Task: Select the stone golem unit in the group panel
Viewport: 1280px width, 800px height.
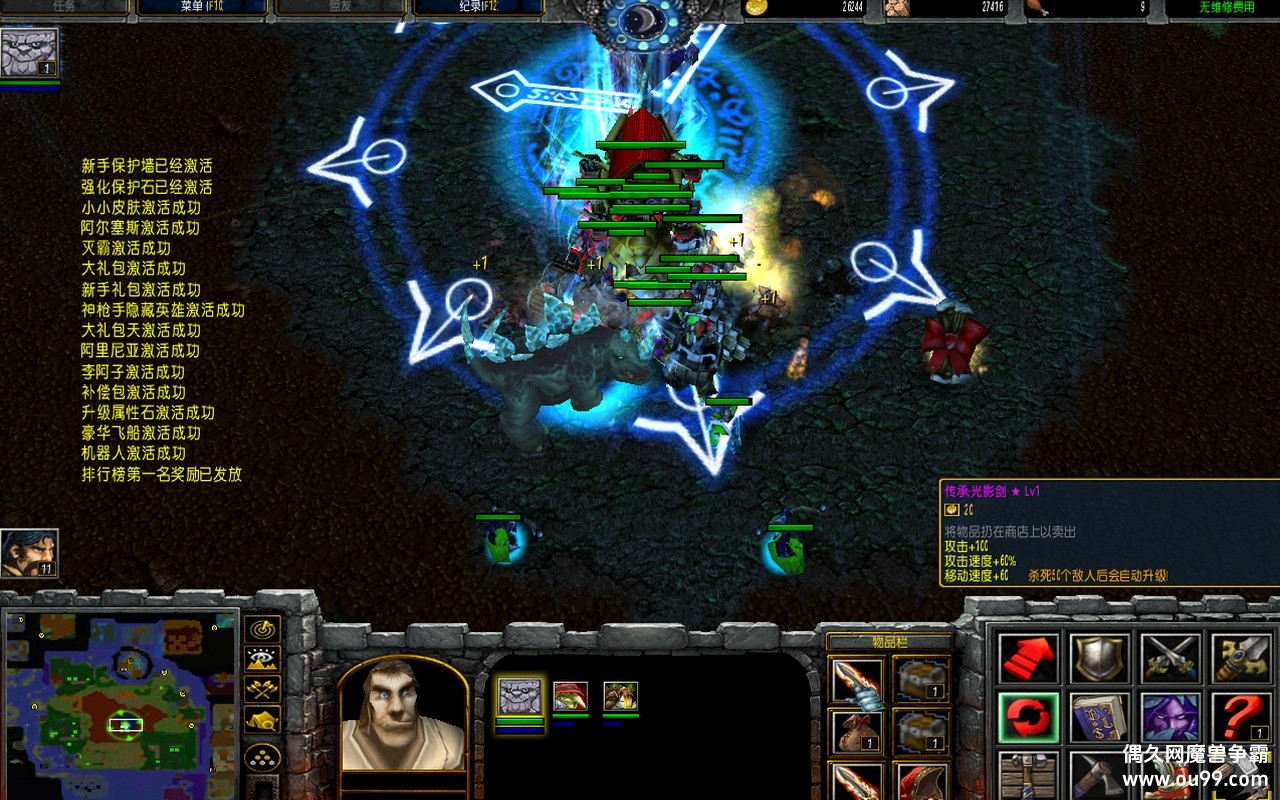Action: 520,696
